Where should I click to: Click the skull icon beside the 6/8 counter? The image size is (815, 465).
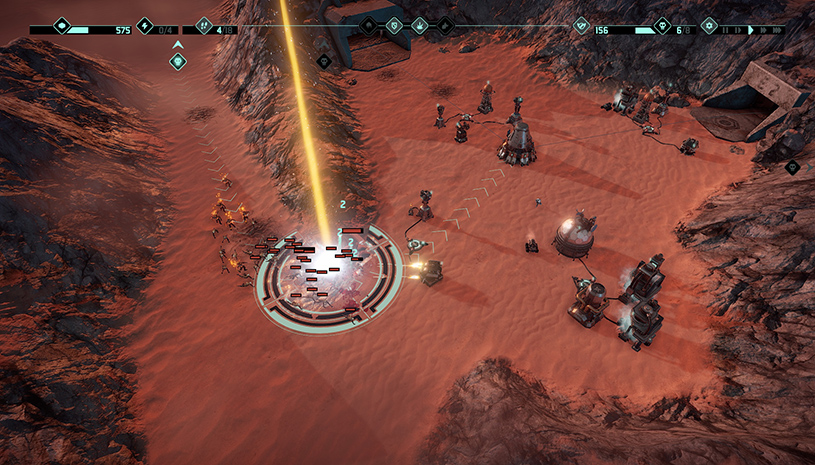[x=661, y=29]
